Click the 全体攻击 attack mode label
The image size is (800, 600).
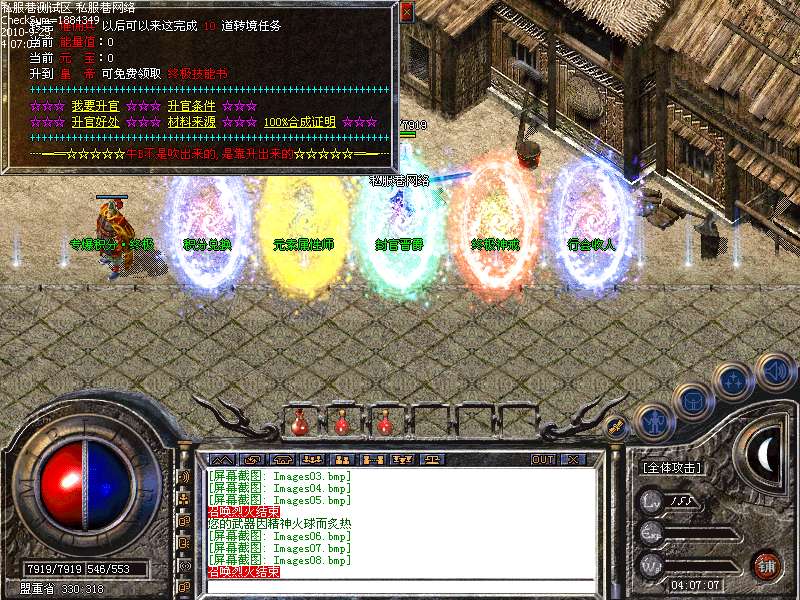671,467
